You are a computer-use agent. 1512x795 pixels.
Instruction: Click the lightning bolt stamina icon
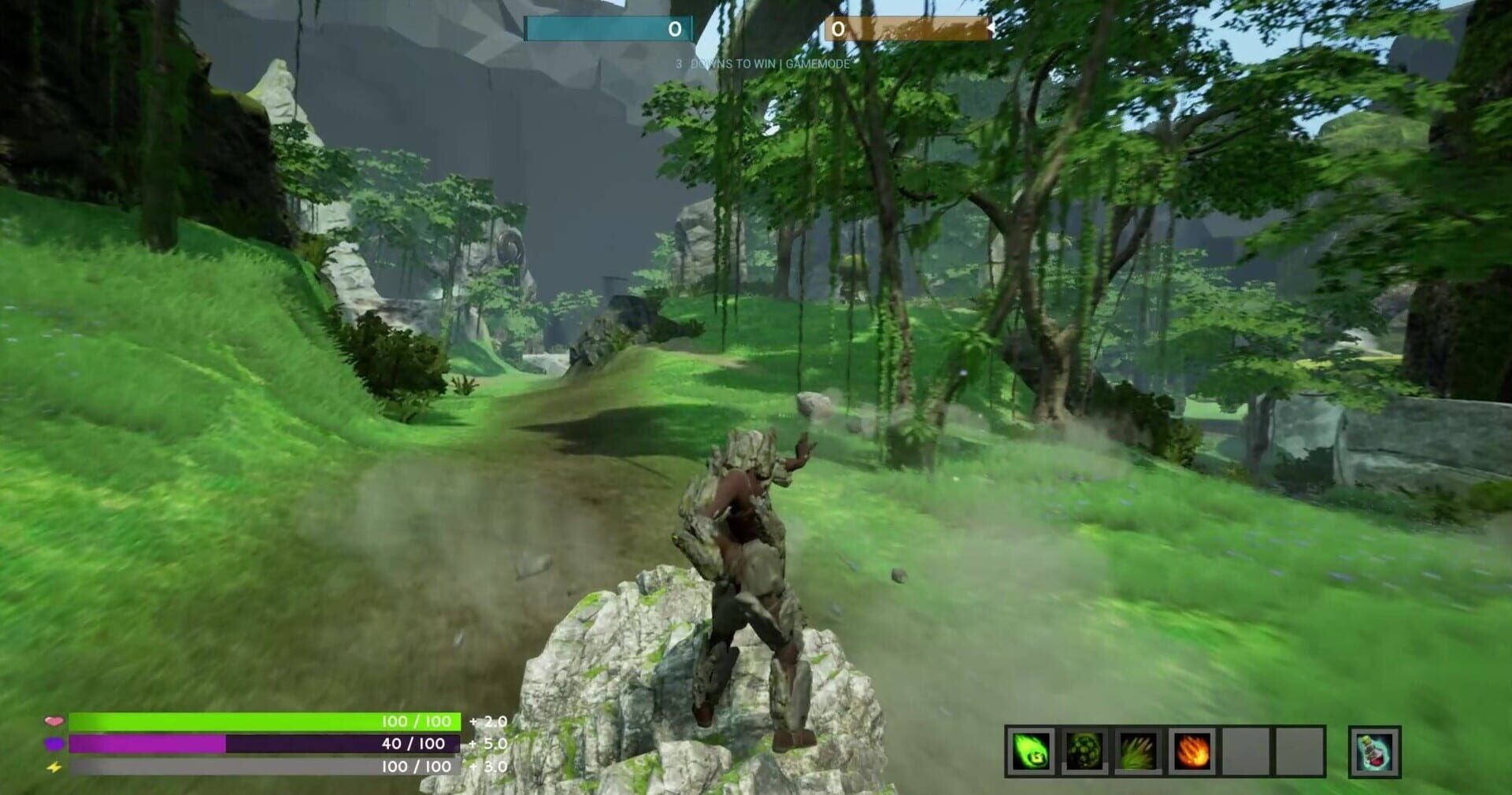tap(53, 765)
